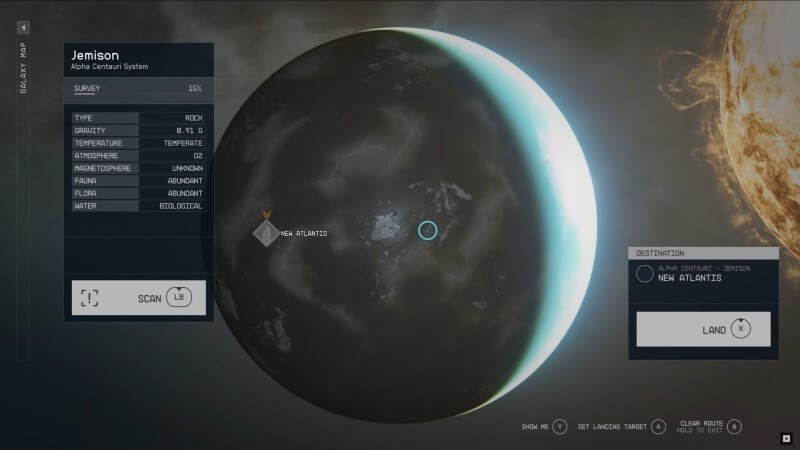The image size is (800, 450).
Task: Land at New Atlantis
Action: tap(703, 329)
